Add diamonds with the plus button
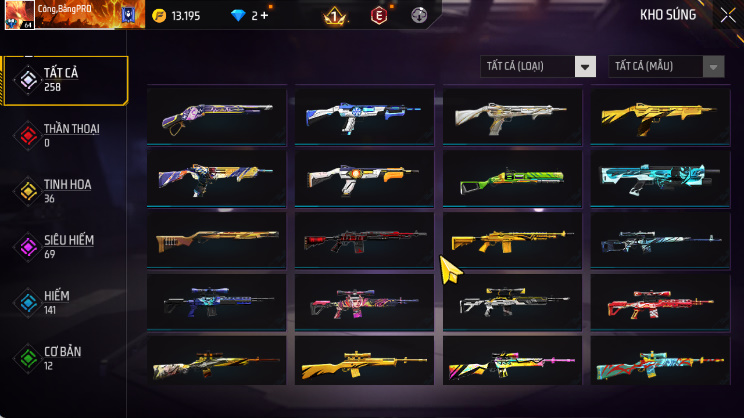 [x=264, y=16]
